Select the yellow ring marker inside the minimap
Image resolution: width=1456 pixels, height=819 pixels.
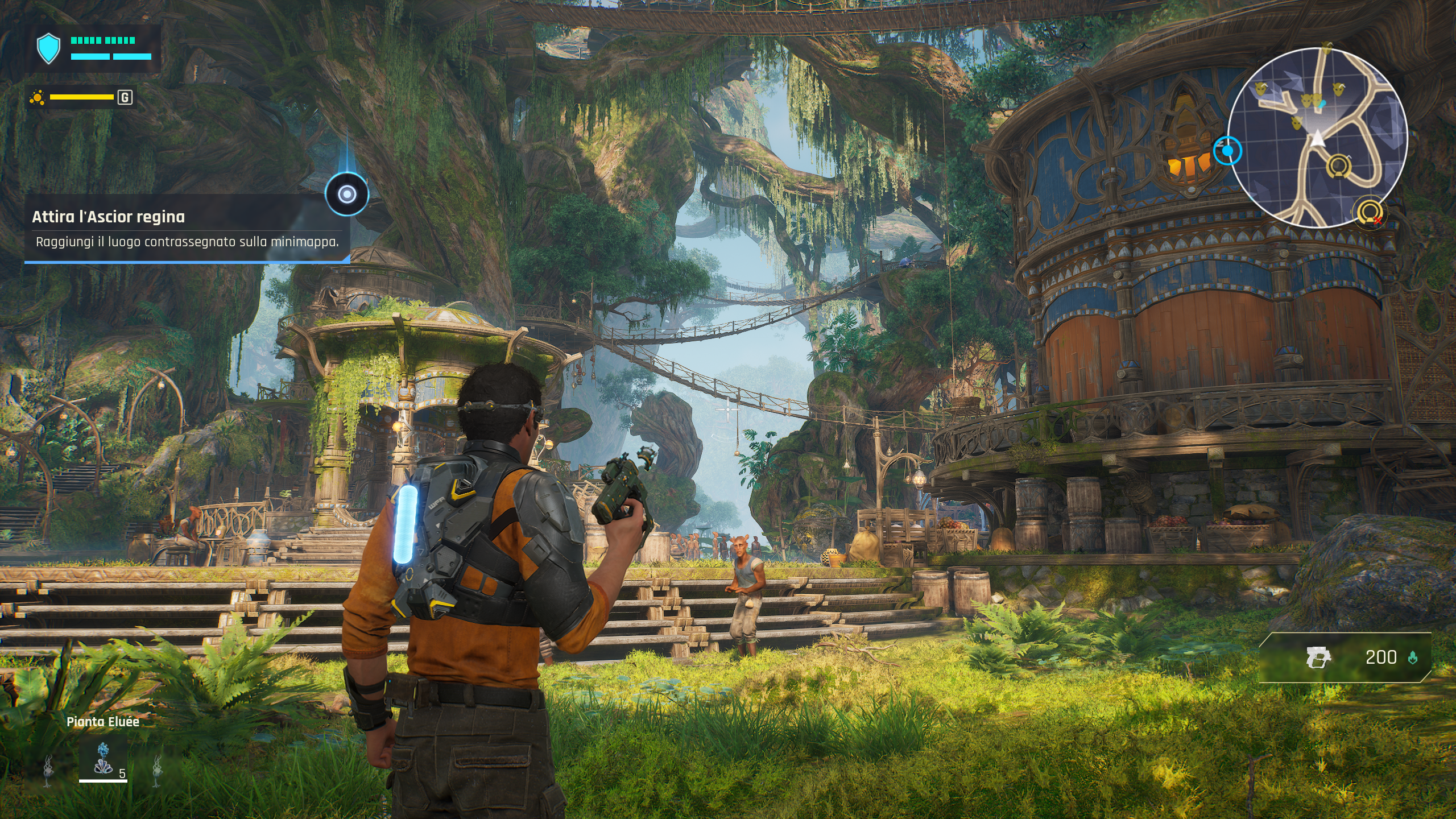coord(1338,167)
